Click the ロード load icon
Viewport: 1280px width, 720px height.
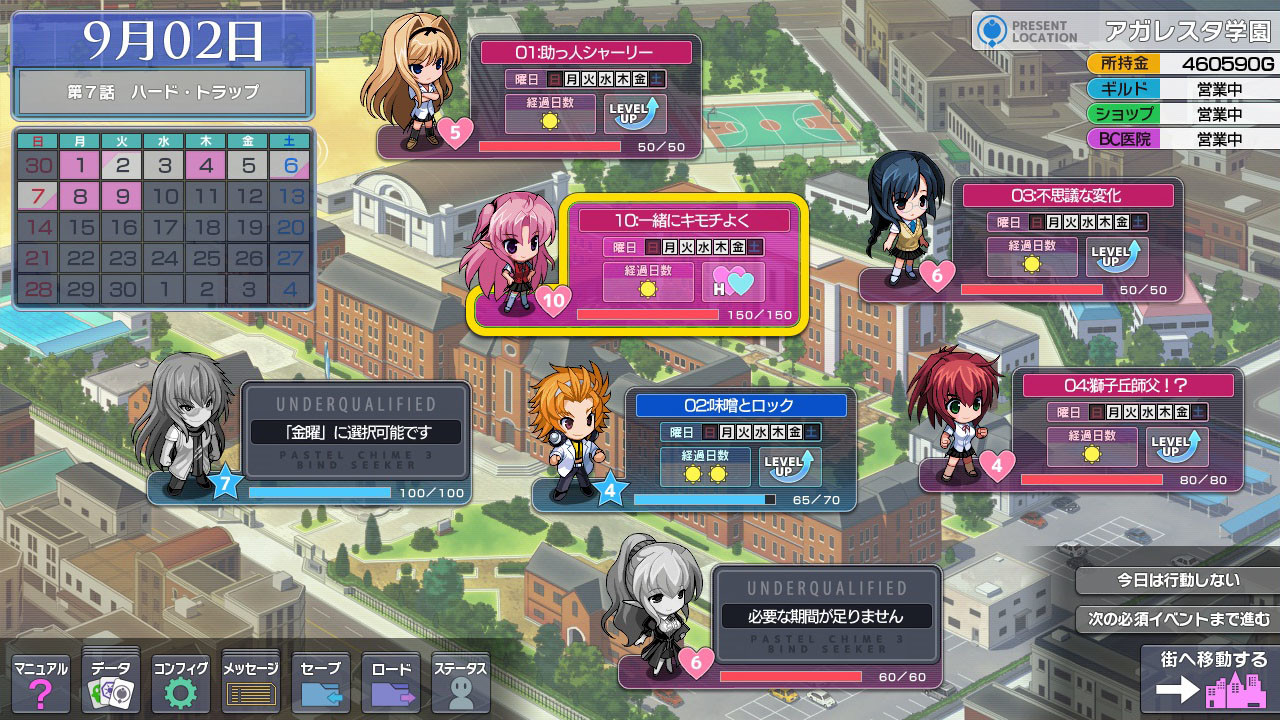[390, 680]
